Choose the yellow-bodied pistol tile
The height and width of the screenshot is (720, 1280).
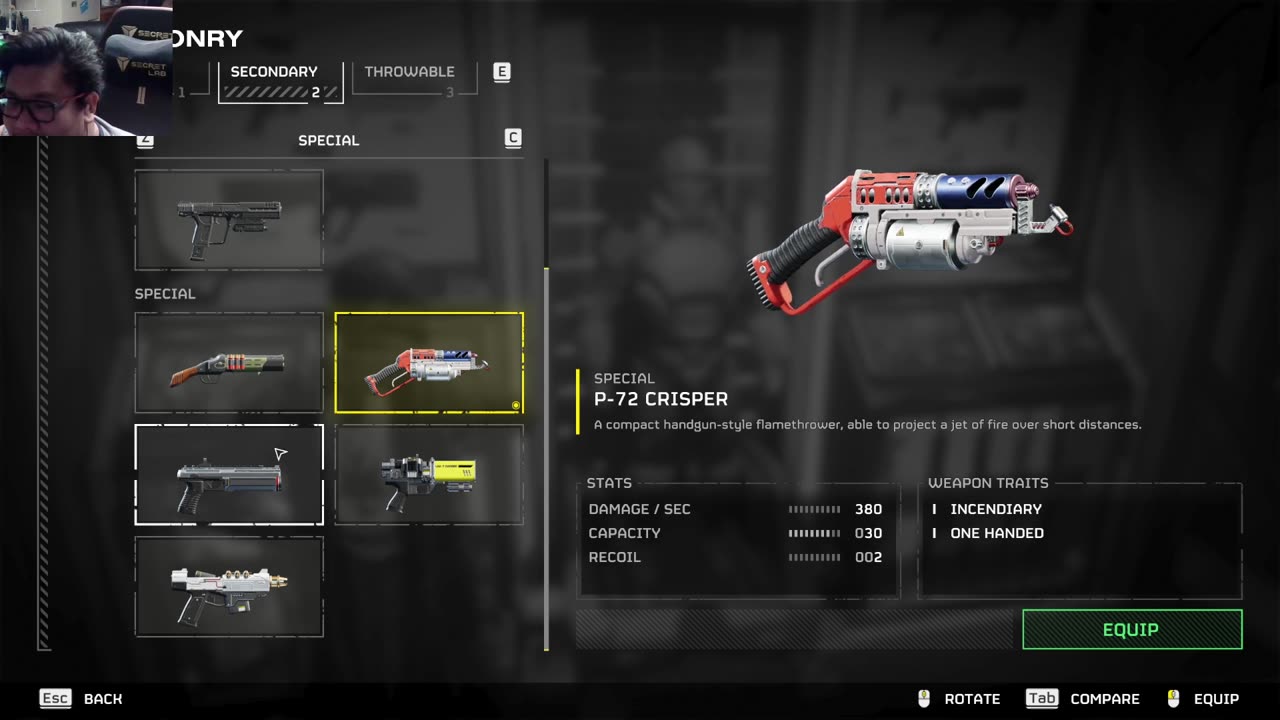pos(429,475)
